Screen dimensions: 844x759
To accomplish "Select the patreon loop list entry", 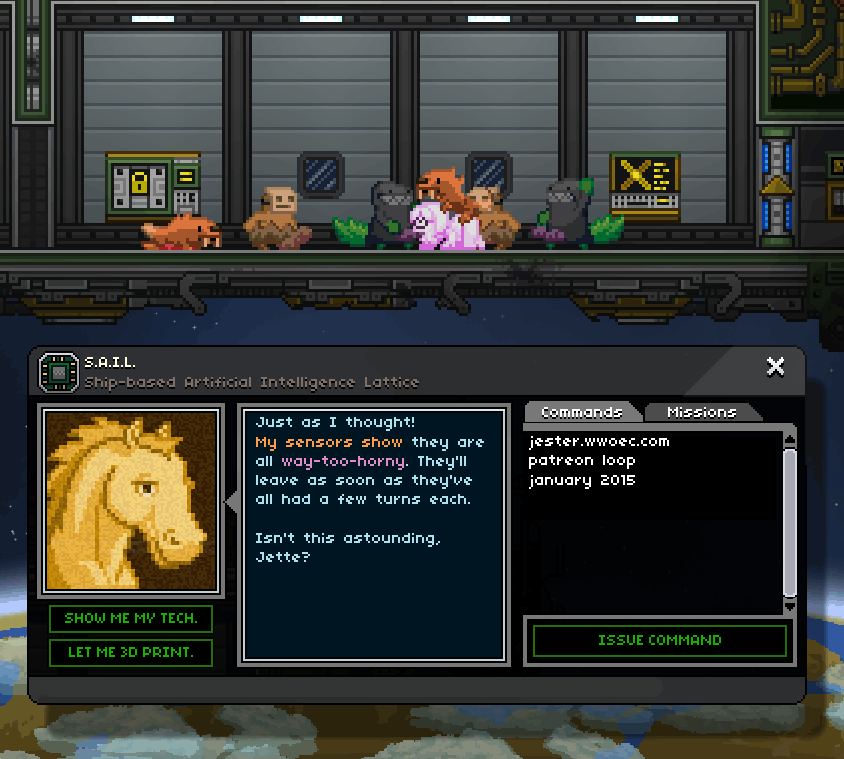I will 582,460.
